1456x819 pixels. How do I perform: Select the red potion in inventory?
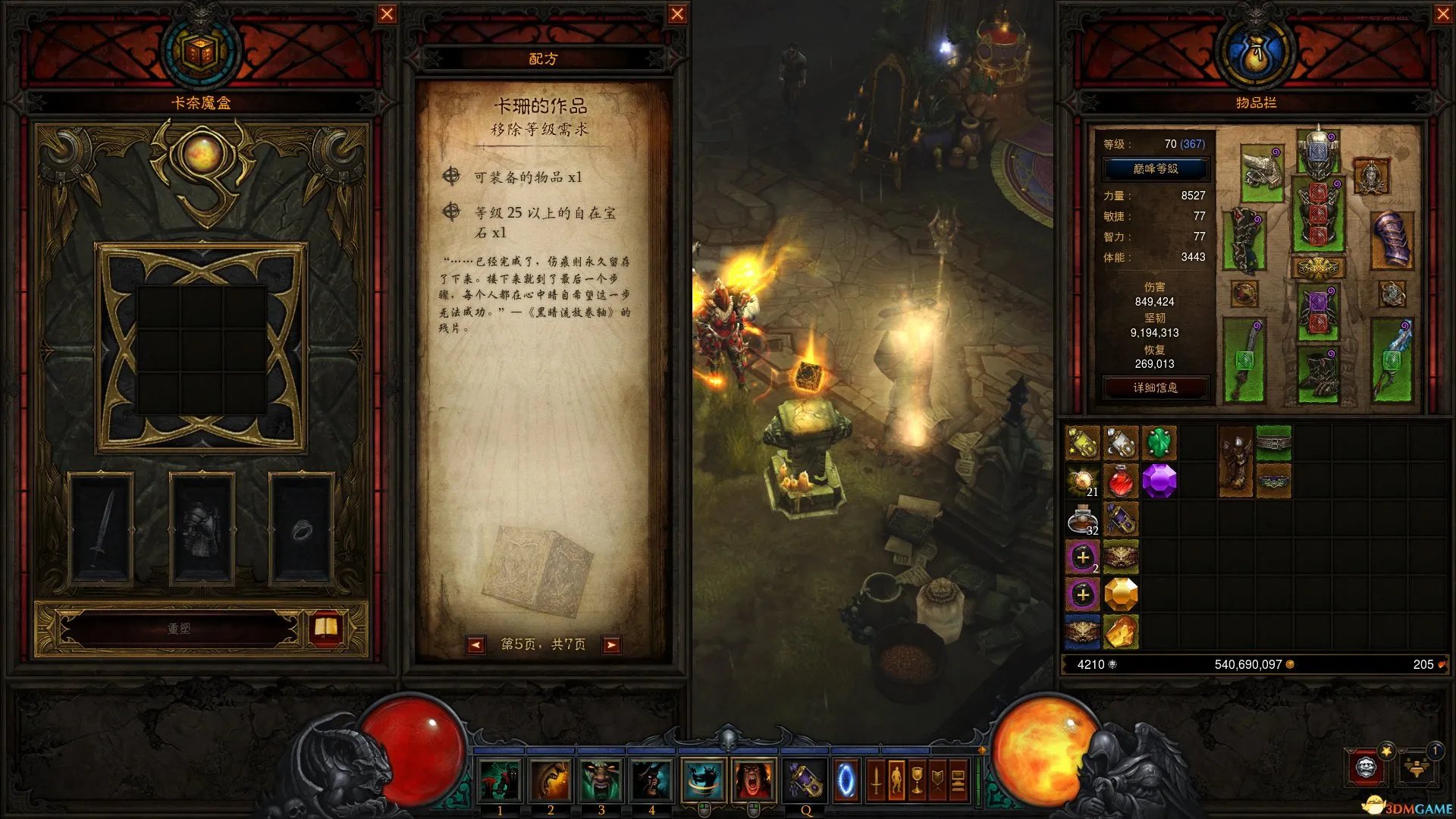pos(1121,481)
